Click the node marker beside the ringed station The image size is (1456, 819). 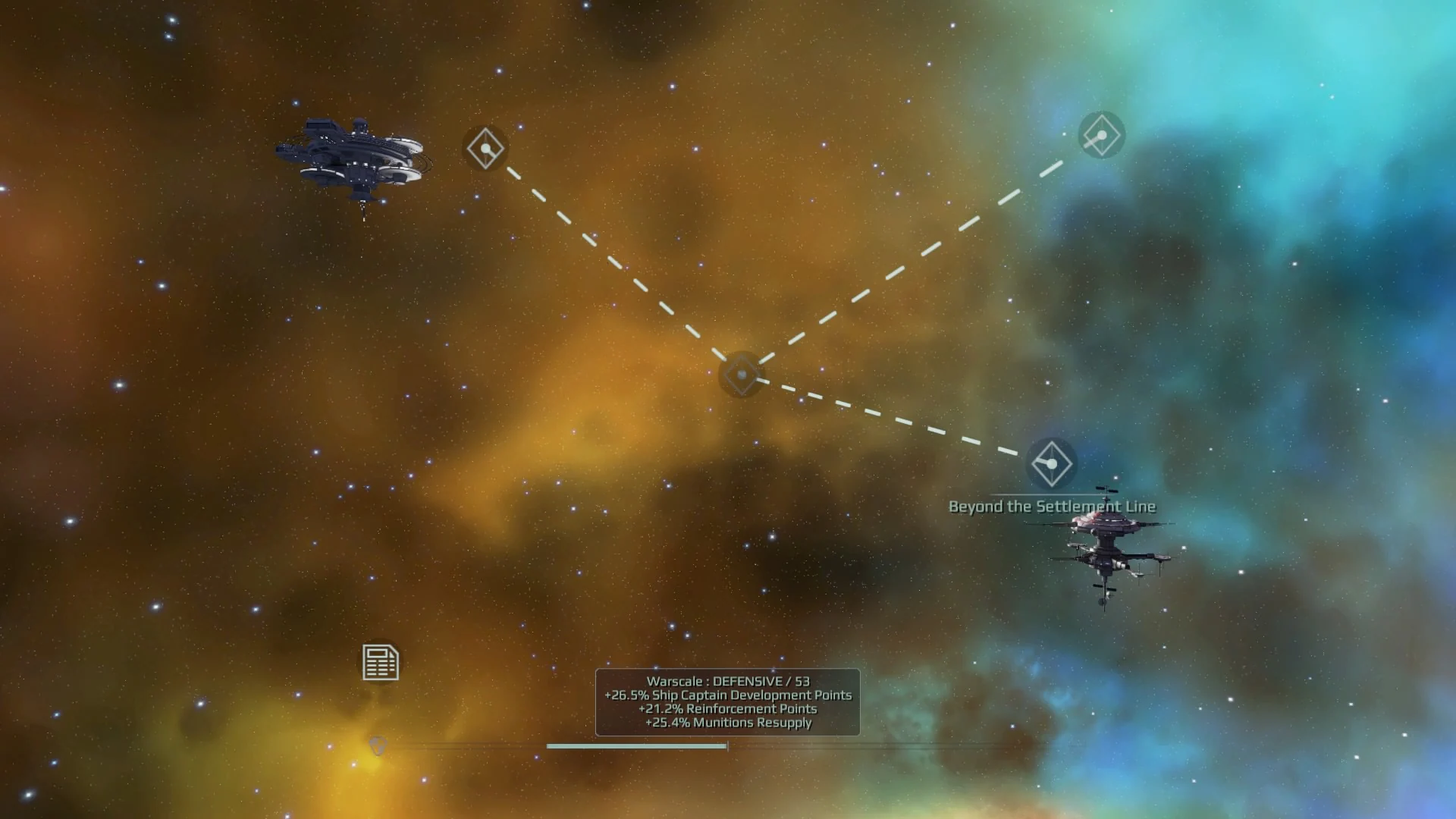(x=485, y=149)
